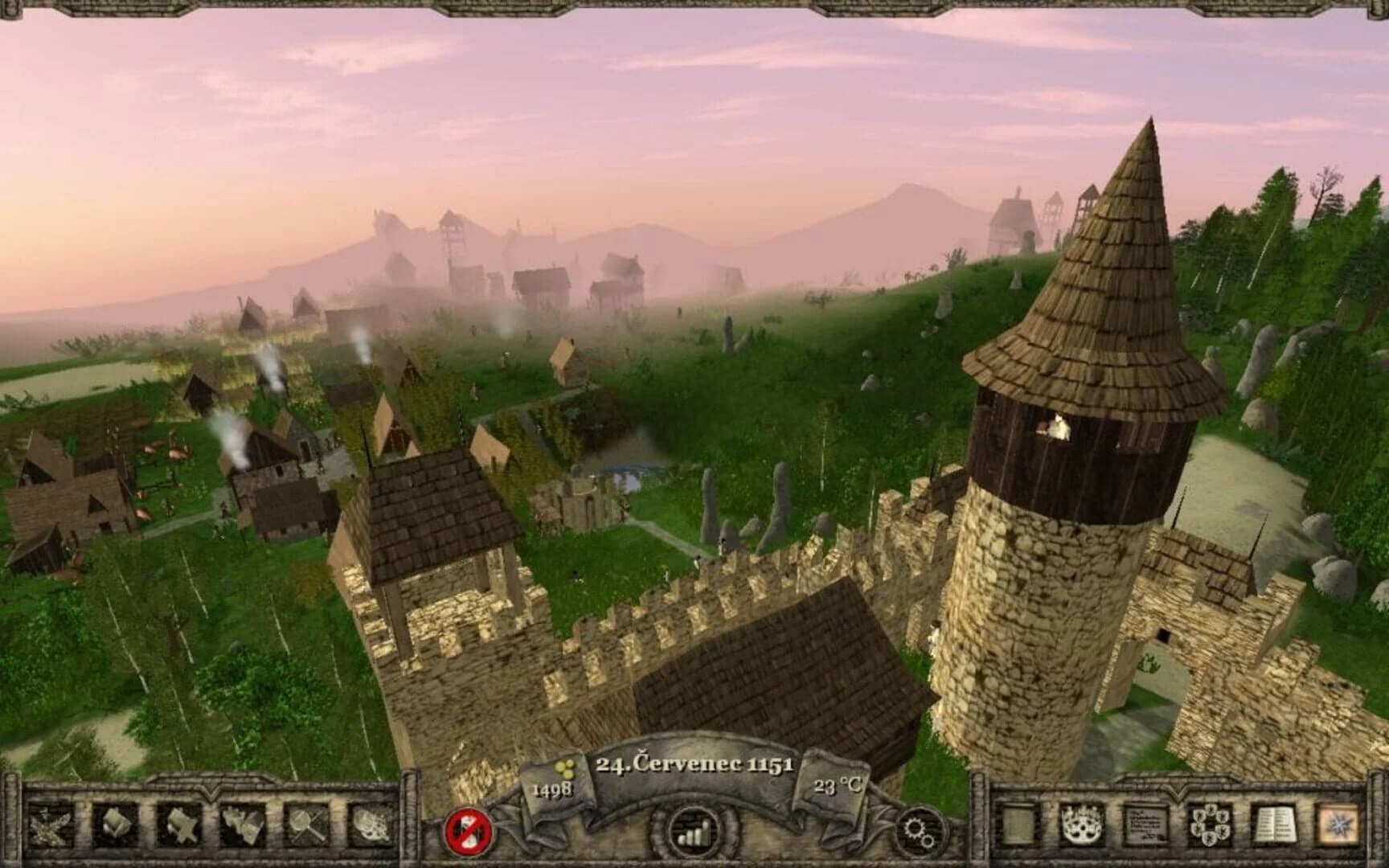This screenshot has height=868, width=1389.
Task: Open the written decree parchment icon
Action: pos(1144,826)
